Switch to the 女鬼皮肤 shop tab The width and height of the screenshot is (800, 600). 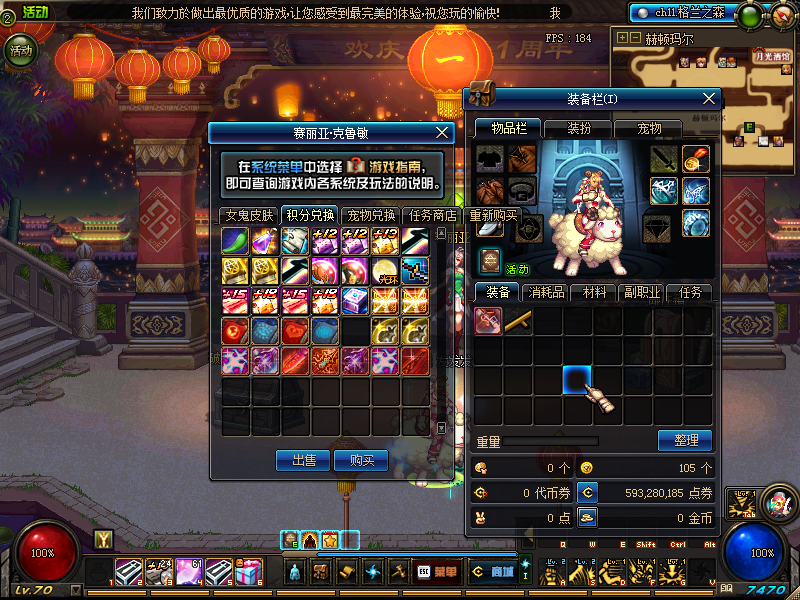click(x=248, y=215)
